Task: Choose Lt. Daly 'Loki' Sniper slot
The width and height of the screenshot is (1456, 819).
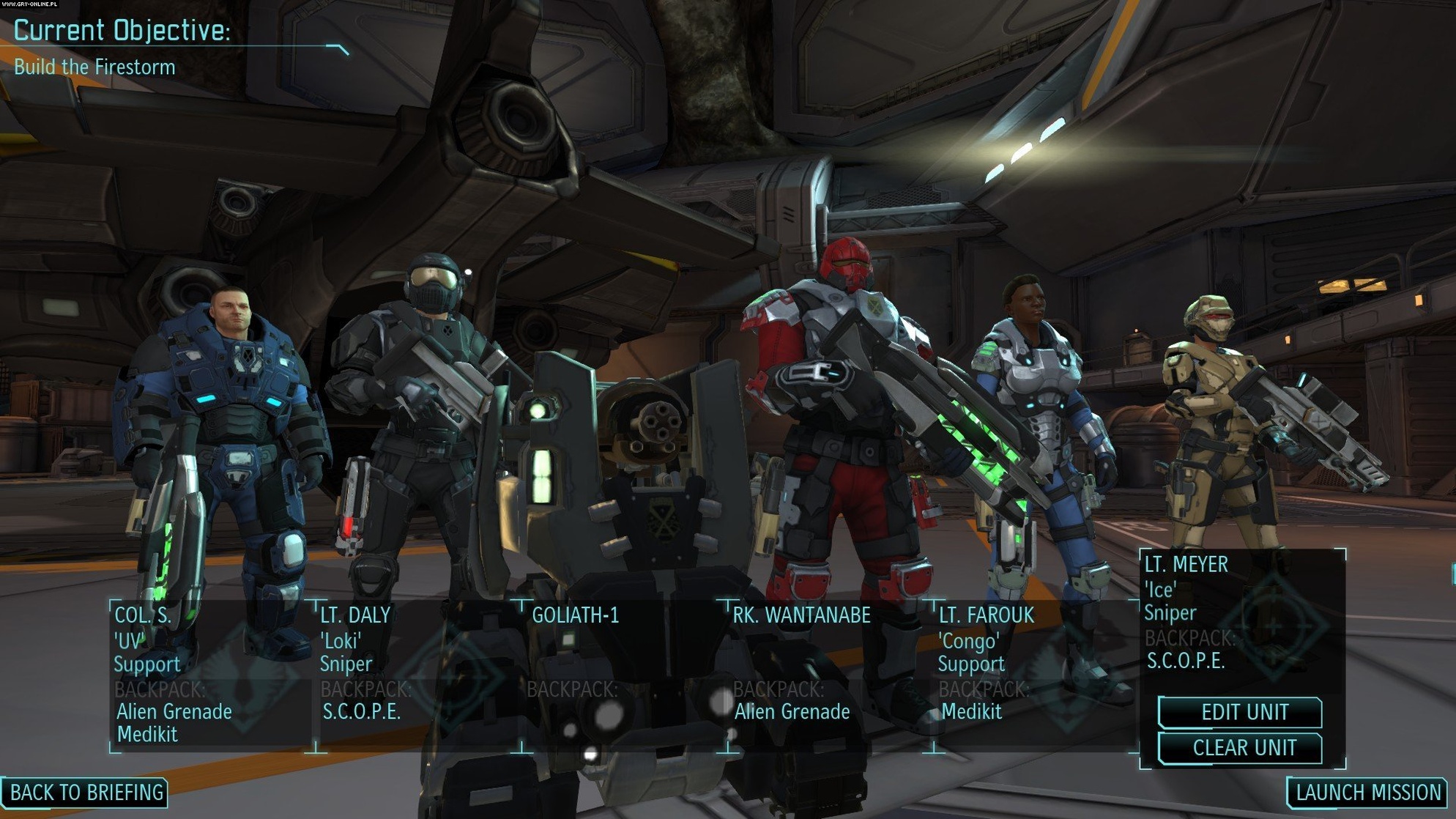Action: pos(417,675)
